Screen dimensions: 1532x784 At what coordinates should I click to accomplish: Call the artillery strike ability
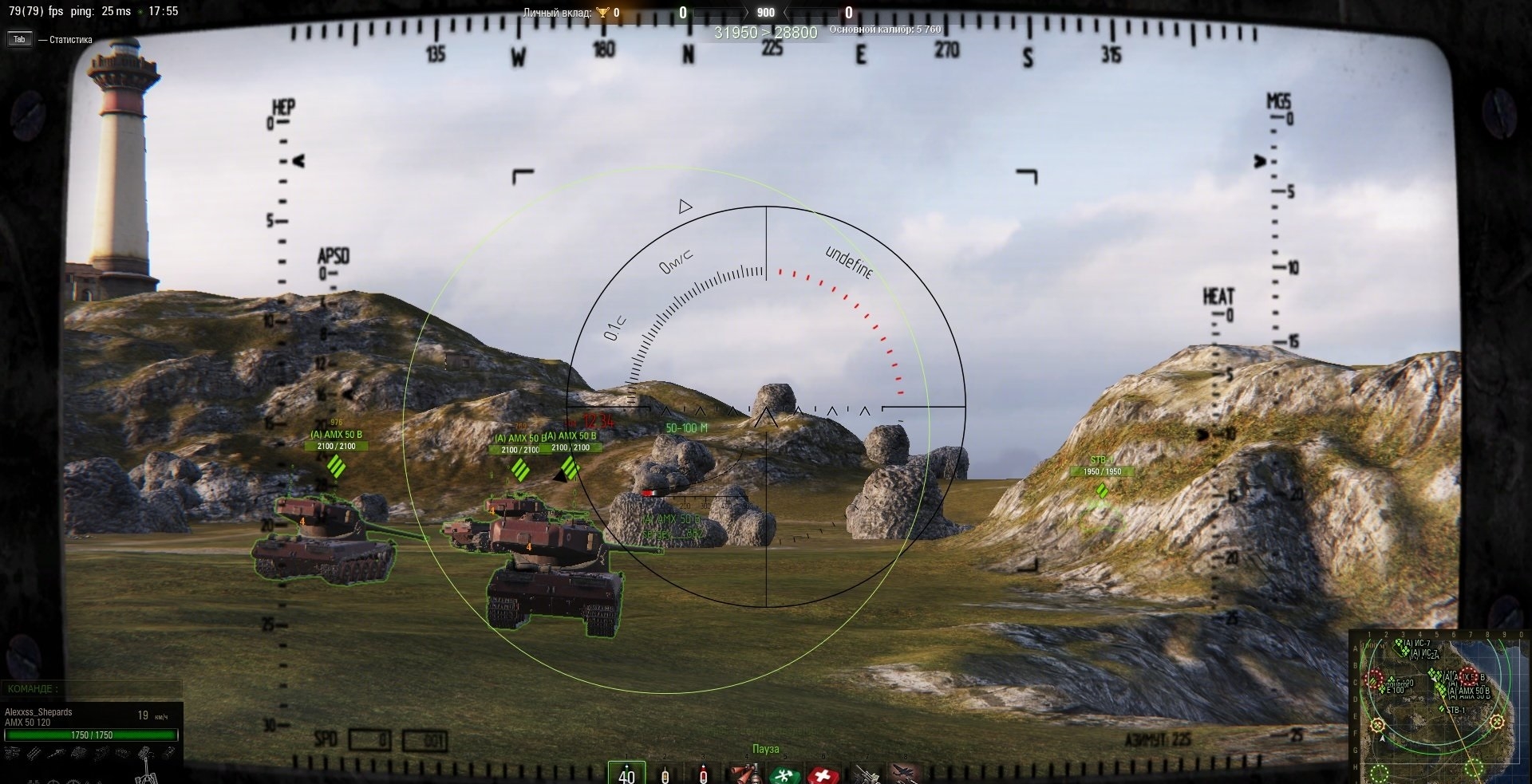[865, 774]
